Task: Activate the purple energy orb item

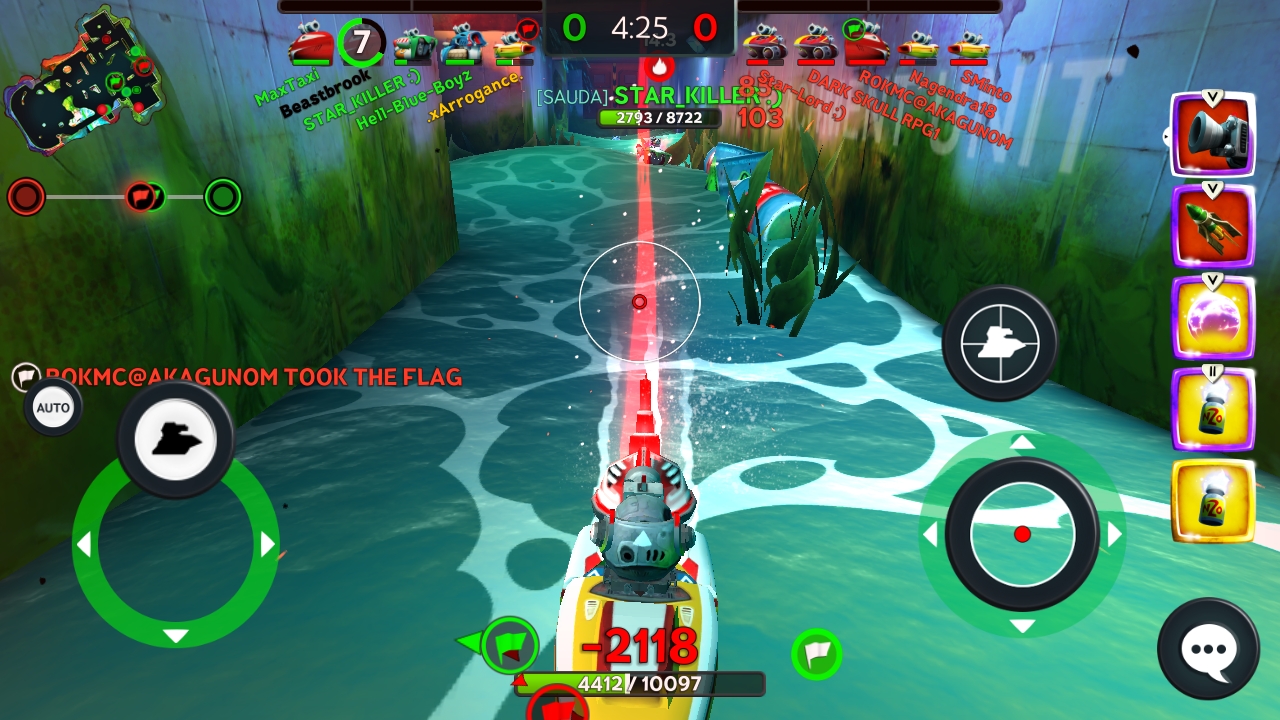Action: pyautogui.click(x=1213, y=318)
